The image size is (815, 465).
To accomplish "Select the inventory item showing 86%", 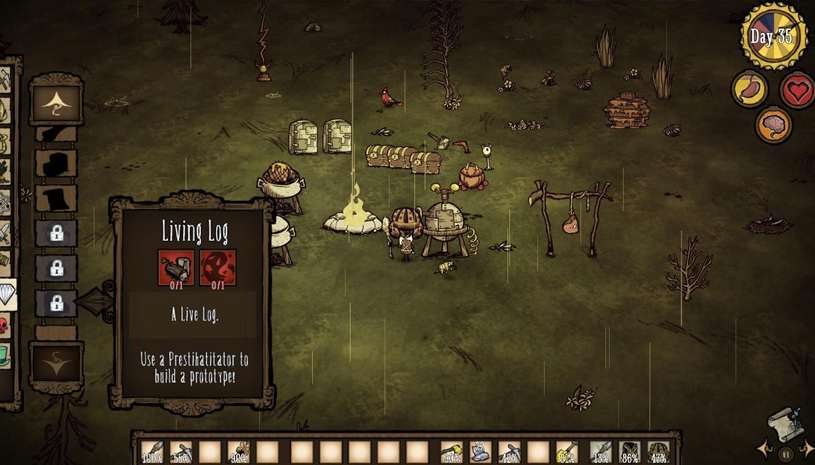I will pyautogui.click(x=629, y=452).
